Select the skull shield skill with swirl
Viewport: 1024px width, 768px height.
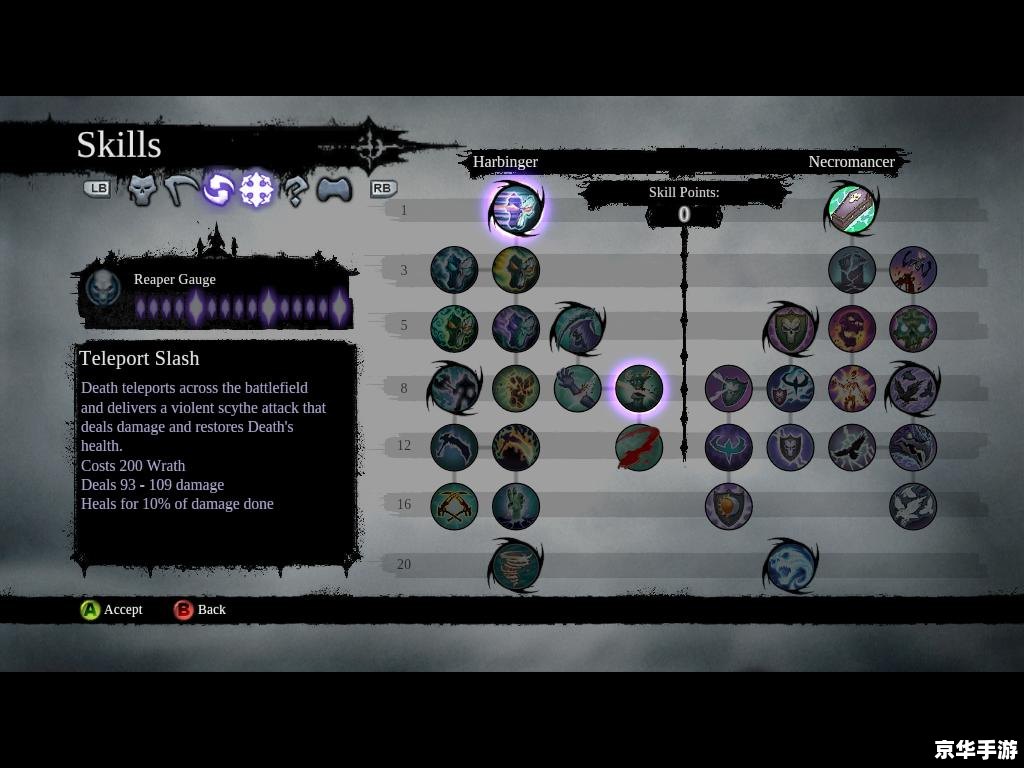[790, 329]
